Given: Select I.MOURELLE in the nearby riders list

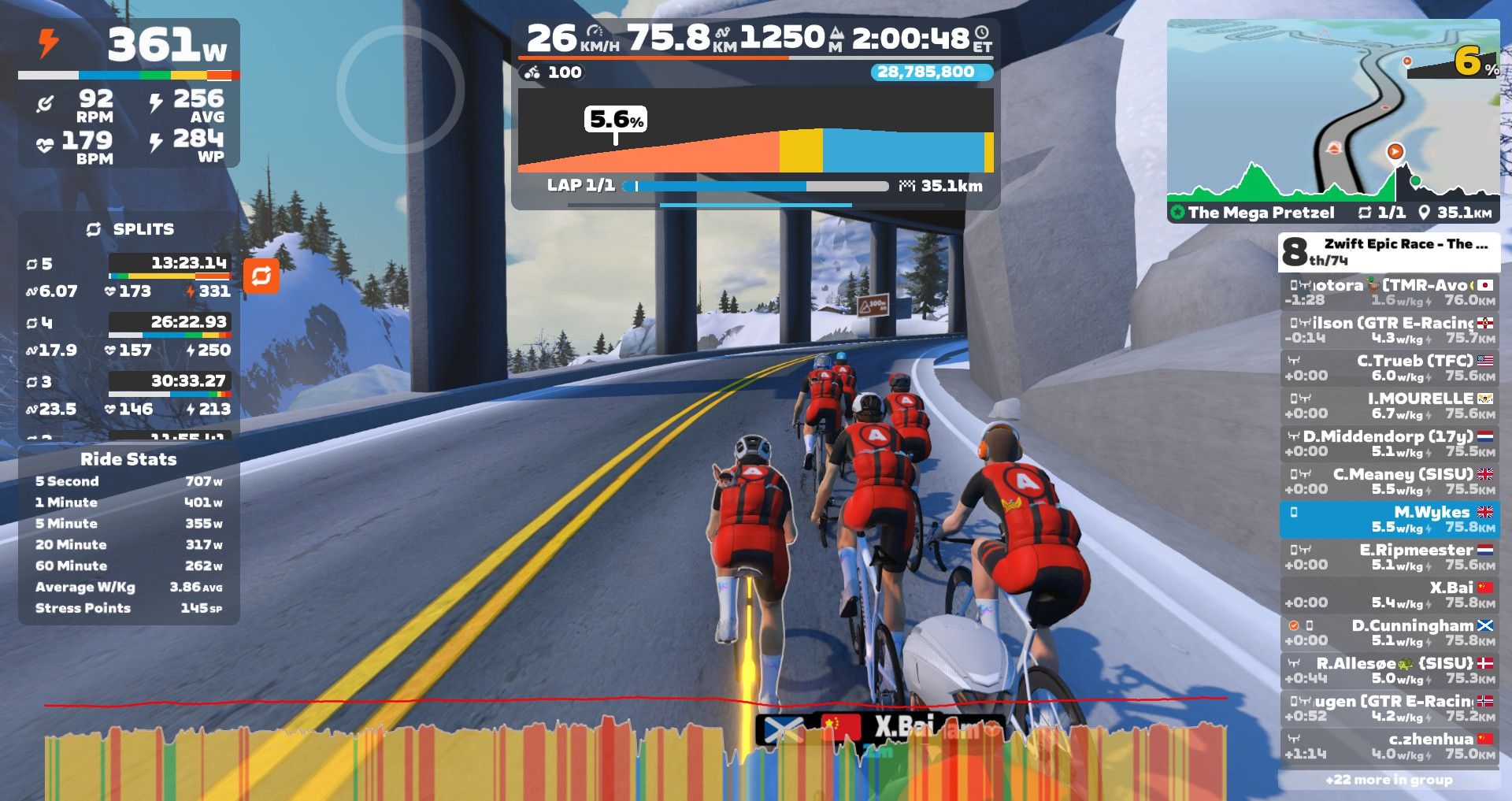Looking at the screenshot, I should click(x=1390, y=406).
